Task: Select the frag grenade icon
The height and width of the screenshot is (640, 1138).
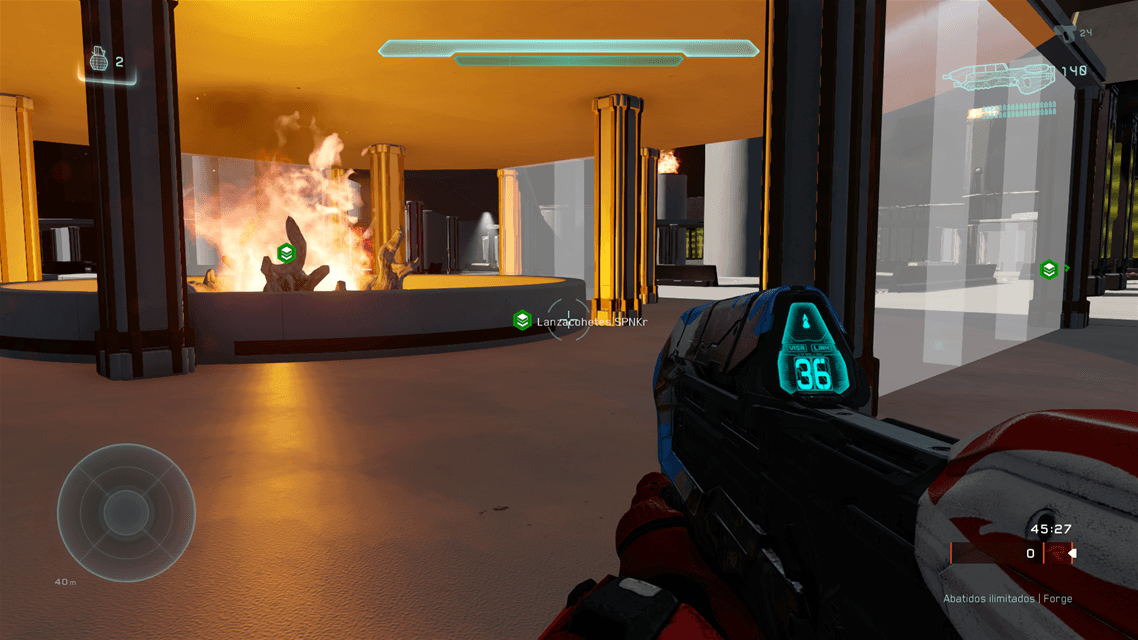Action: click(x=99, y=62)
